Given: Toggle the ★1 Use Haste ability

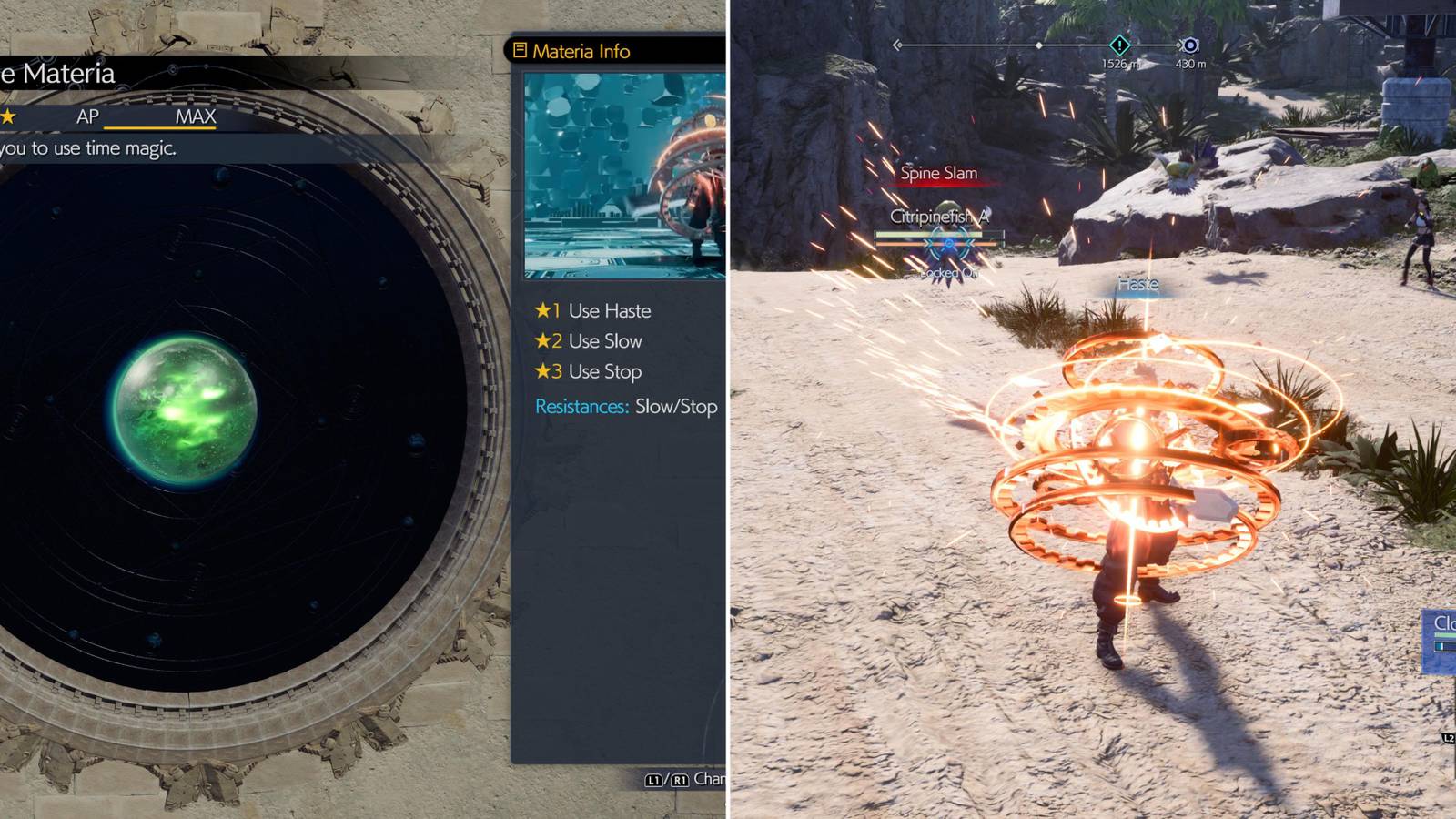Looking at the screenshot, I should point(593,310).
